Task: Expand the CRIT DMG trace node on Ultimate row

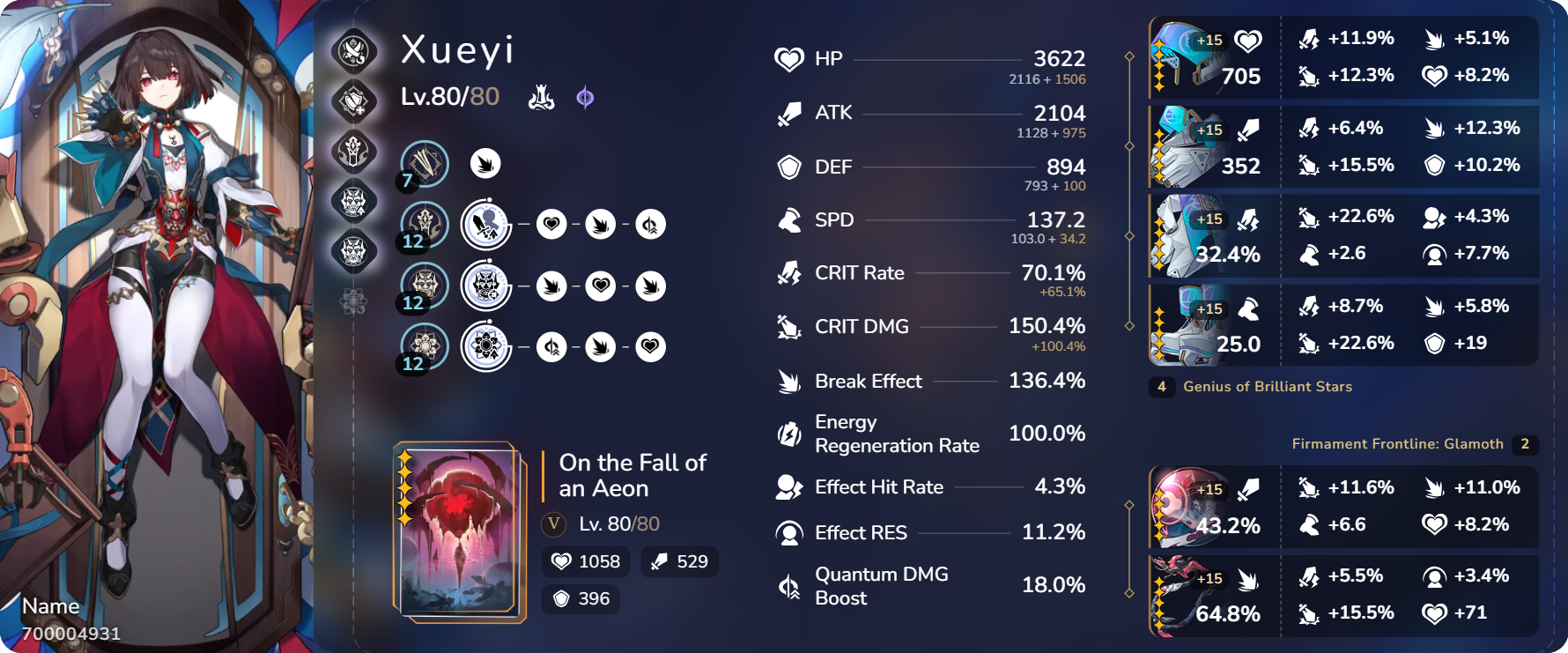Action: coord(552,286)
